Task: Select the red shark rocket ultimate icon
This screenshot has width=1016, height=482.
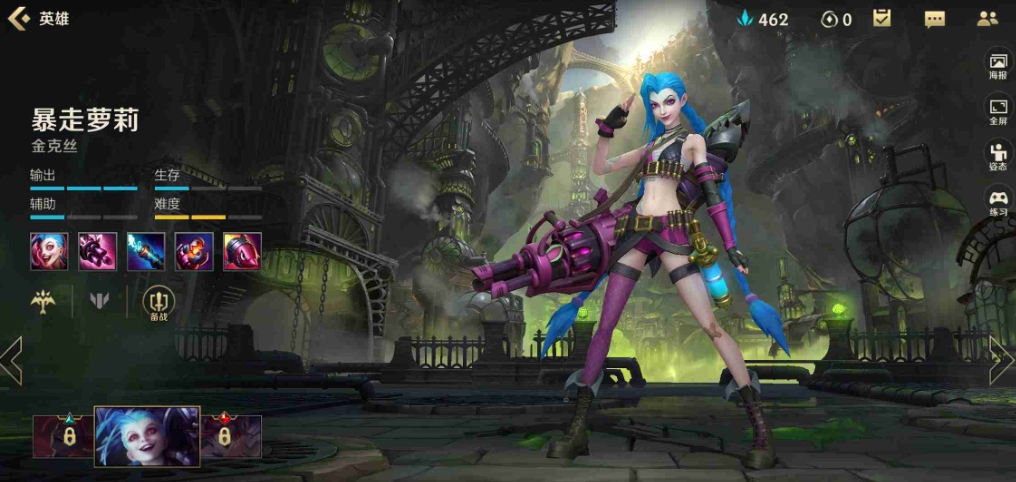Action: point(243,251)
